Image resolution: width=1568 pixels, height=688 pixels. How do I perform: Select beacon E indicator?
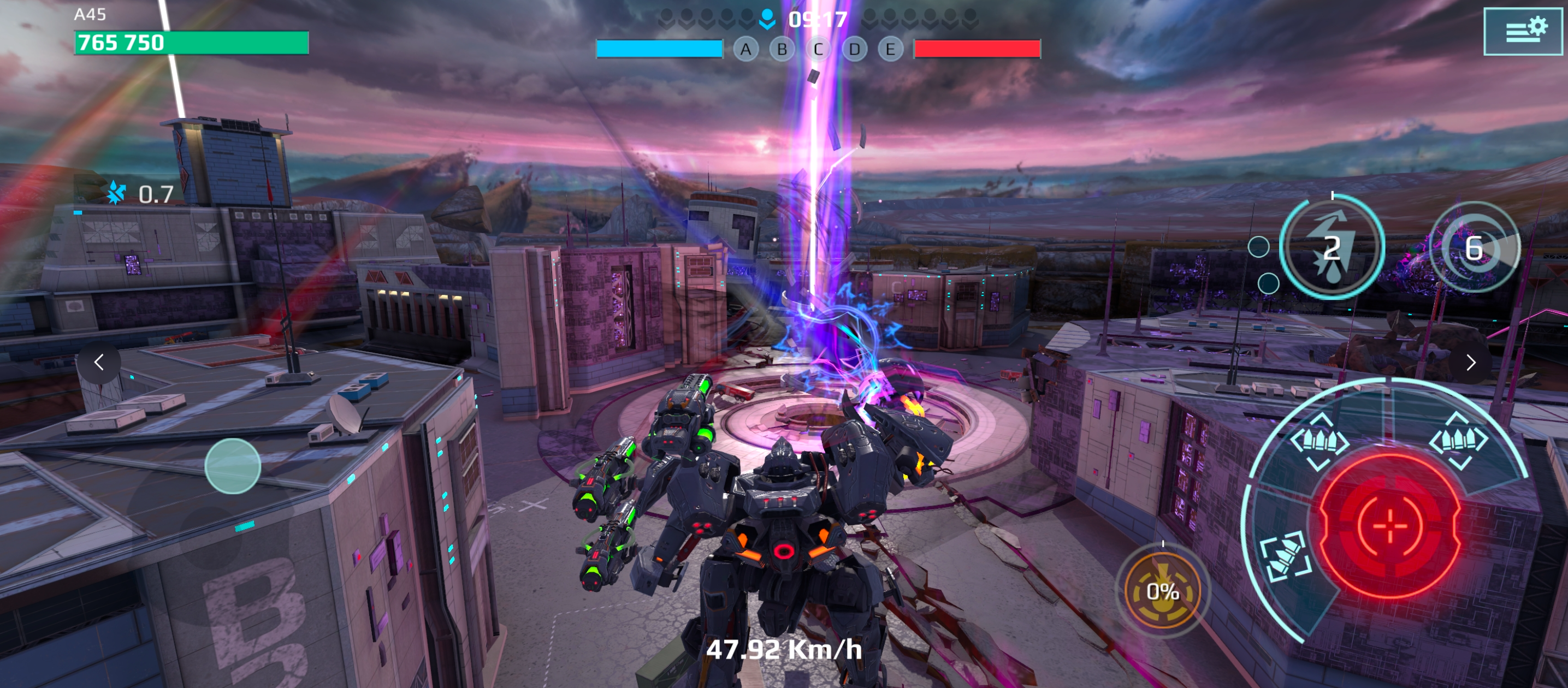pyautogui.click(x=890, y=49)
